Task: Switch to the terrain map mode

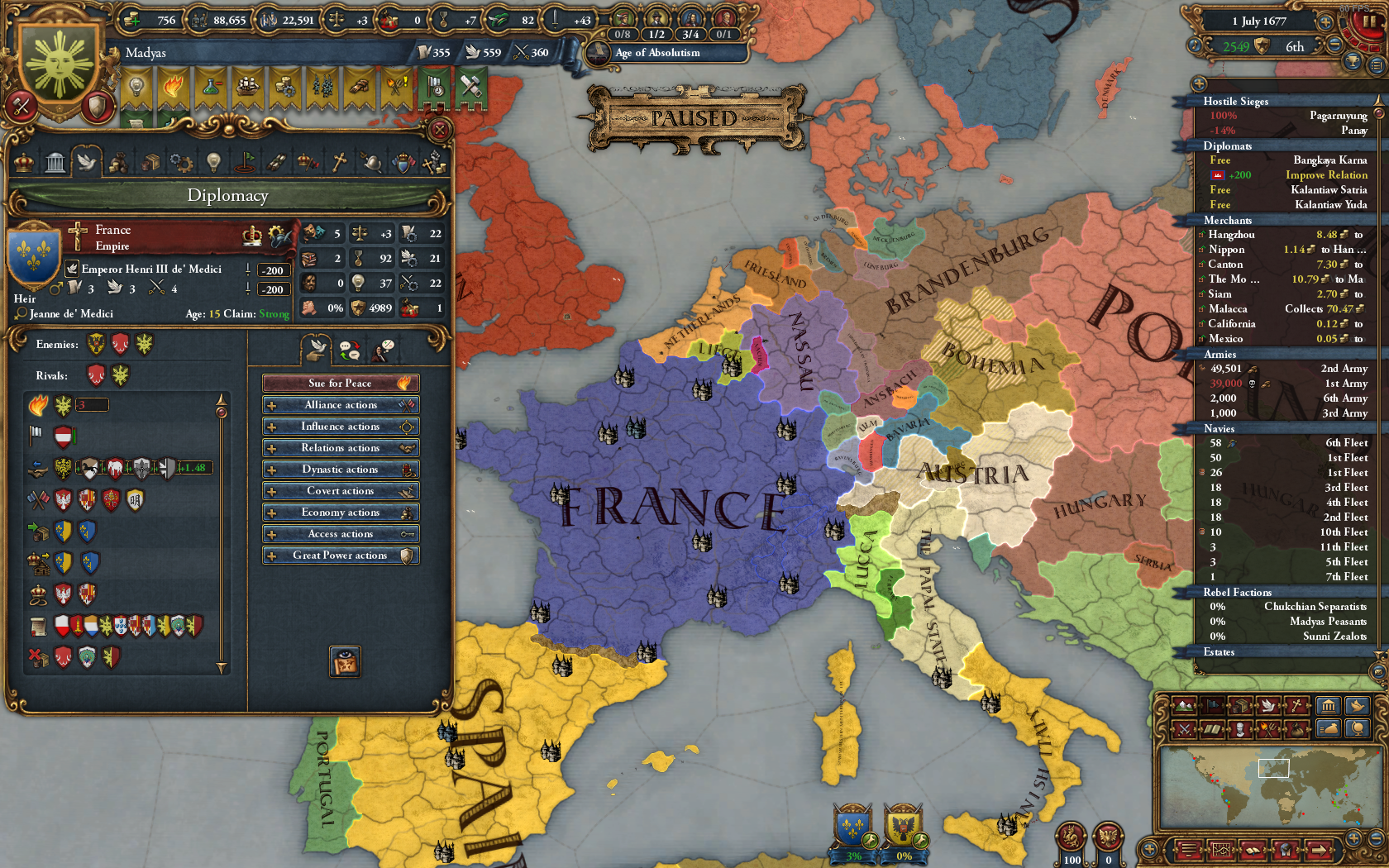Action: pos(1184,707)
